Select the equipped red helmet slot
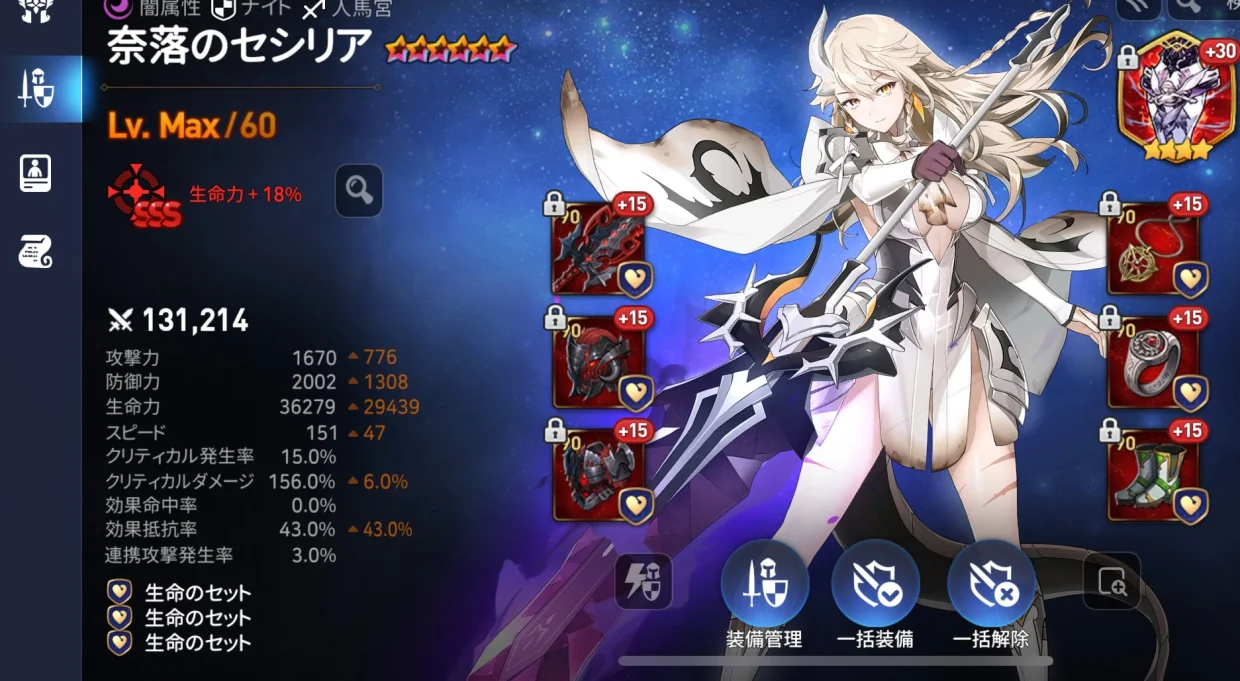 [x=598, y=361]
